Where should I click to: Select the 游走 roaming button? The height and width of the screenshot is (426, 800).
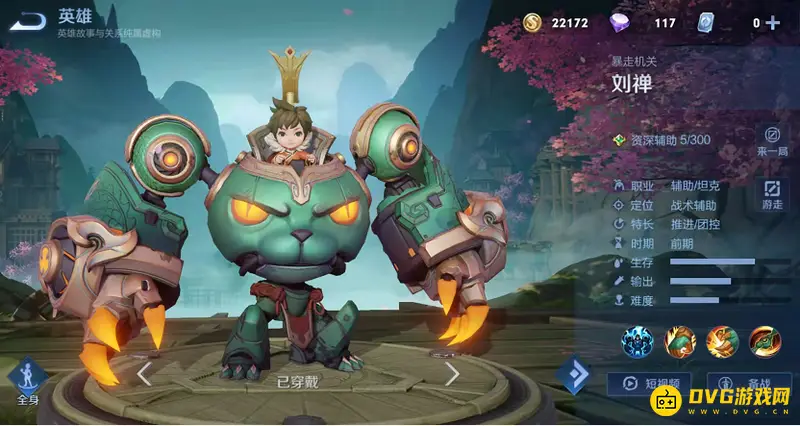pos(772,193)
